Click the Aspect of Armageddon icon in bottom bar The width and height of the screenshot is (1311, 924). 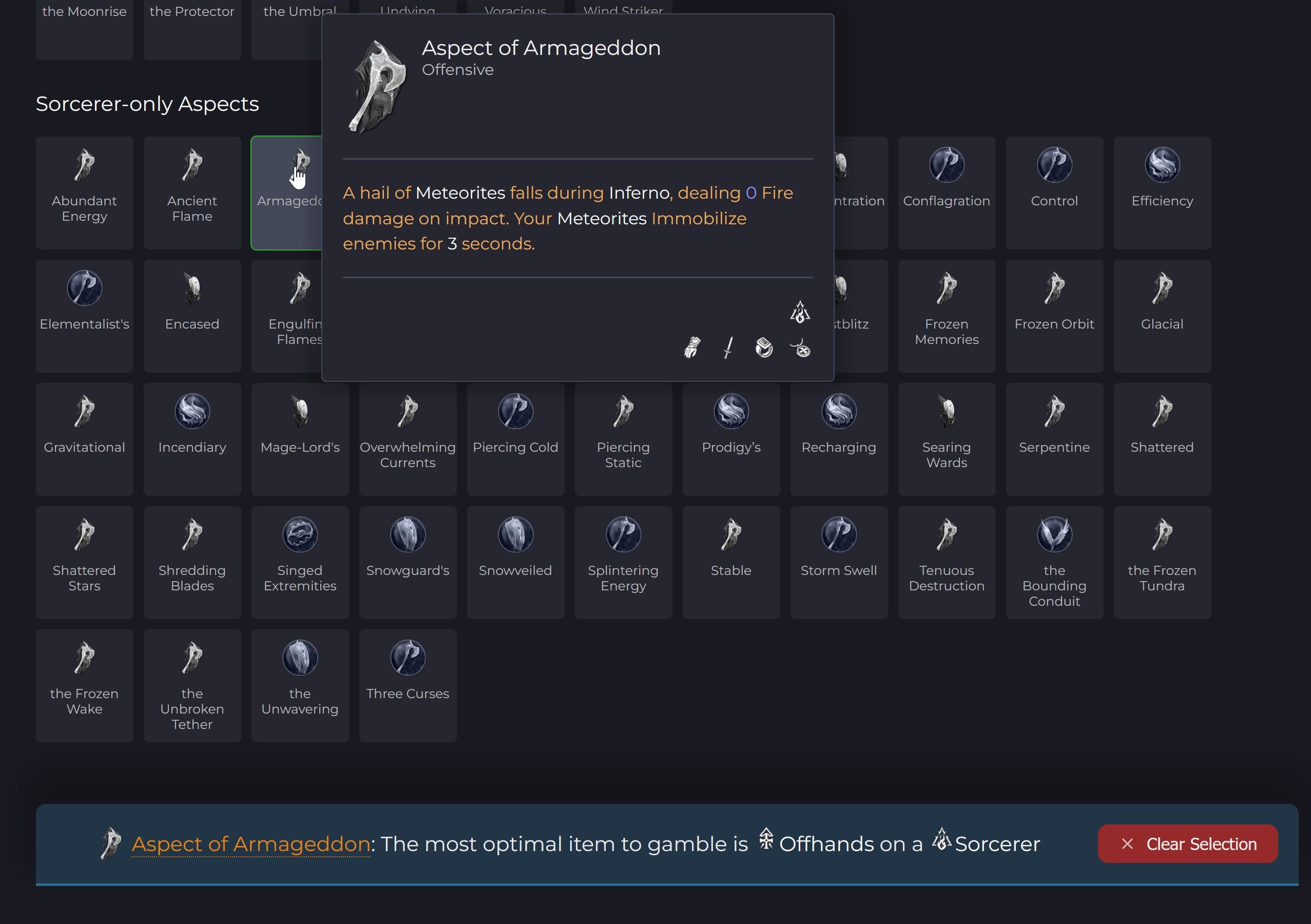[112, 843]
